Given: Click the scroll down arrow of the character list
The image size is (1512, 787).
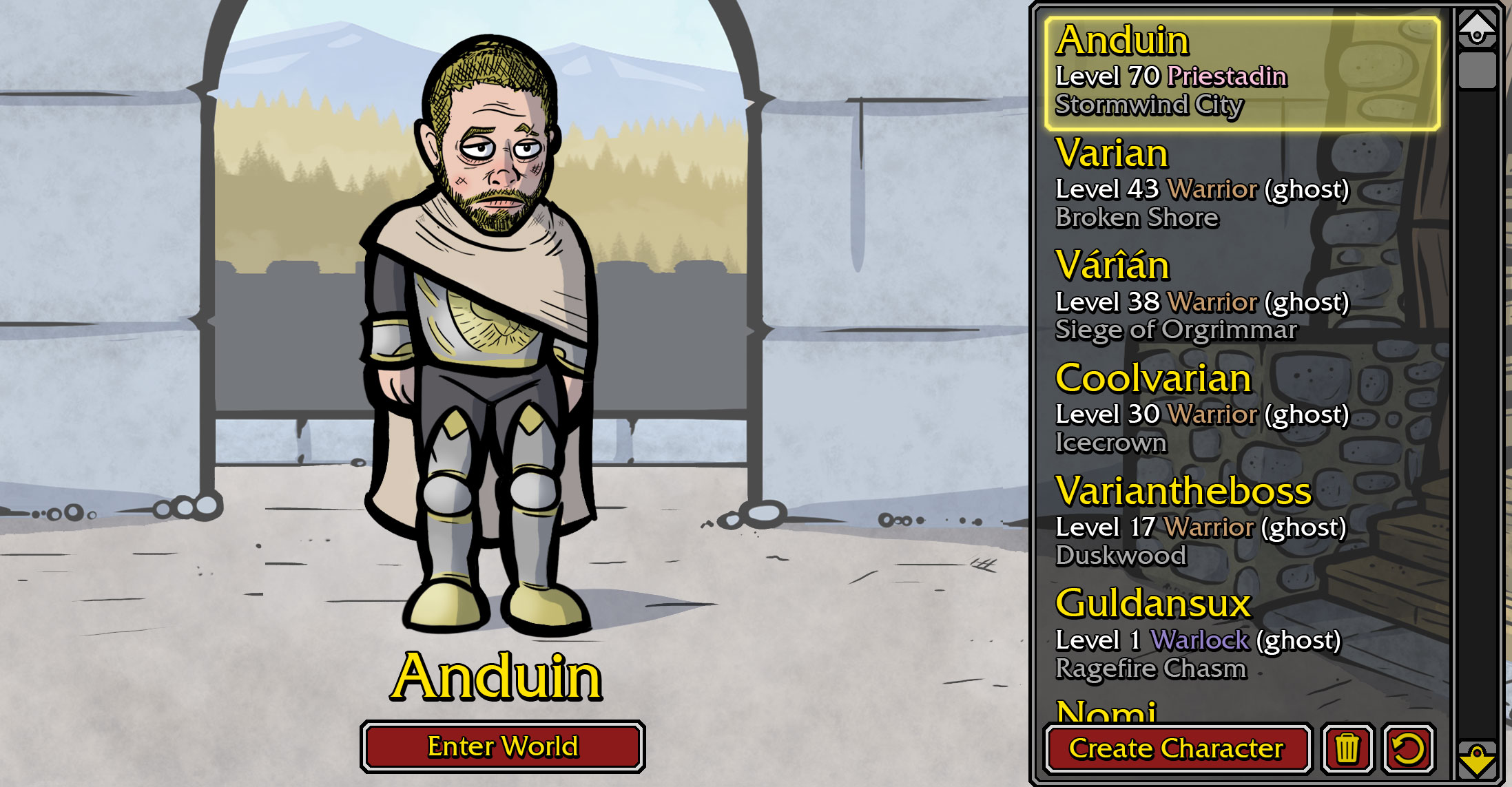Looking at the screenshot, I should (1477, 759).
